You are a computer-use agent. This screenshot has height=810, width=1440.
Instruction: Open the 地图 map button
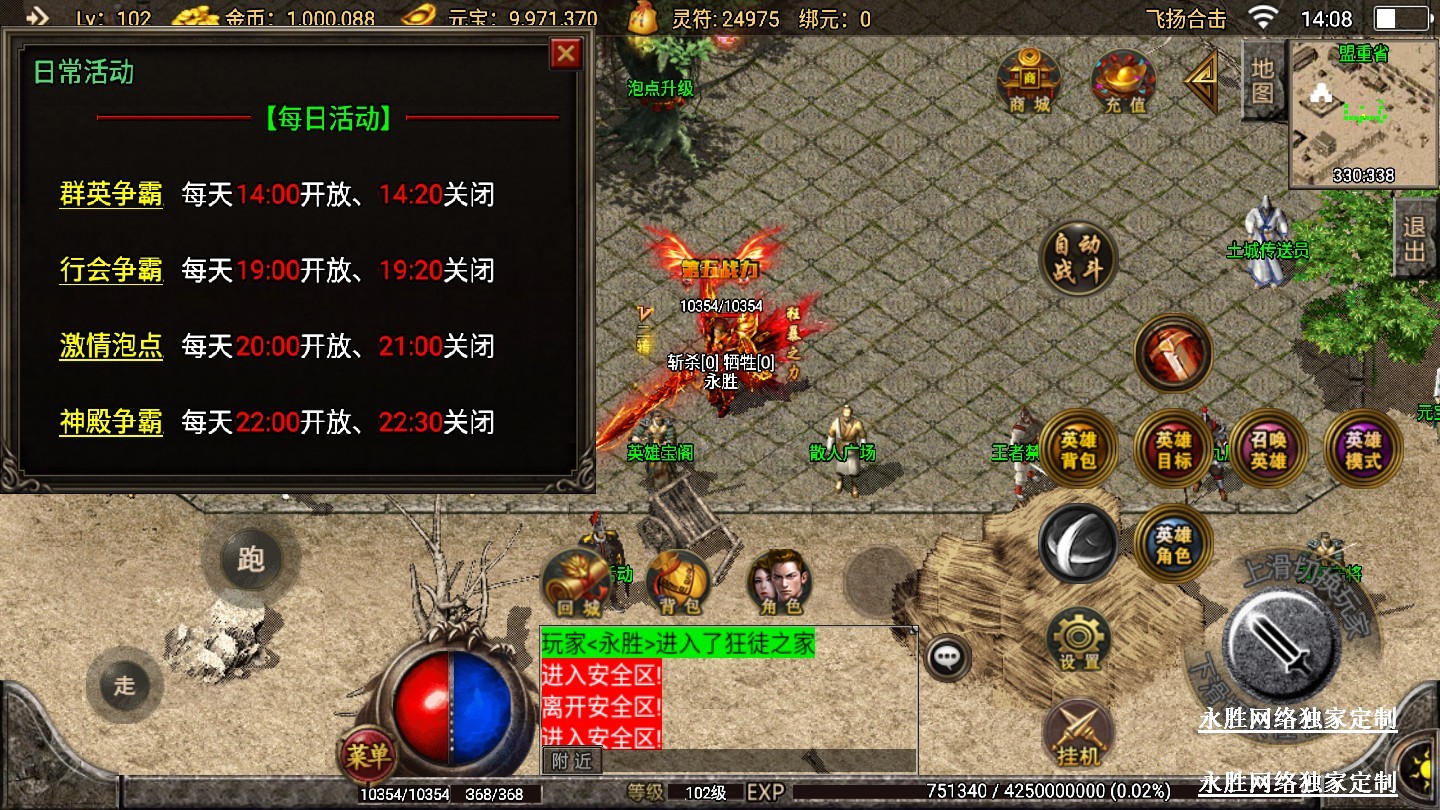[x=1262, y=82]
